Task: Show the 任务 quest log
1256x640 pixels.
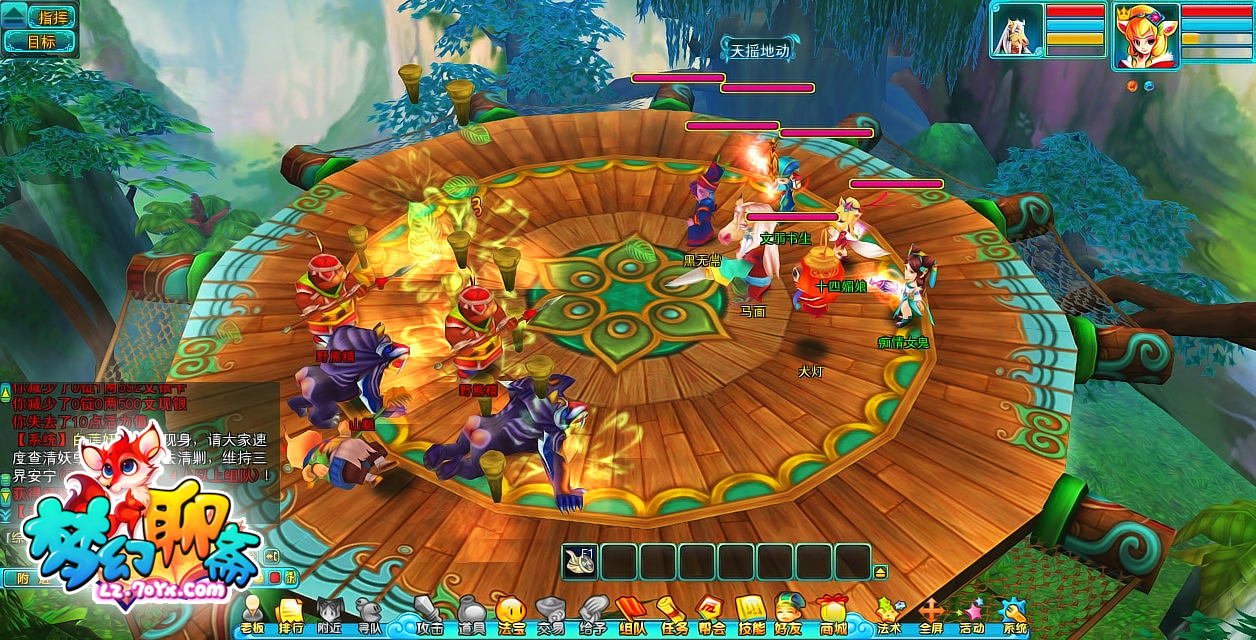Action: click(x=672, y=612)
